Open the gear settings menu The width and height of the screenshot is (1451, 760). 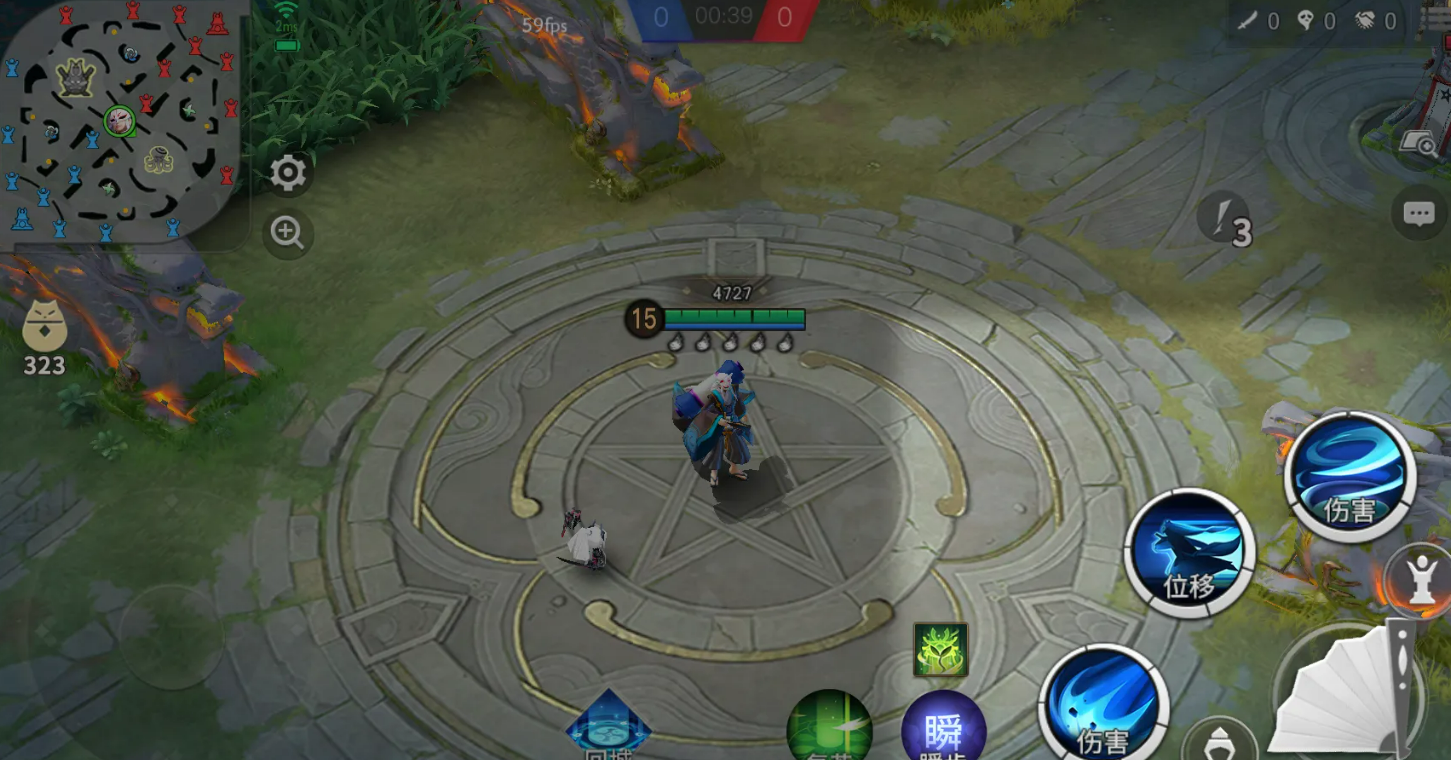288,174
